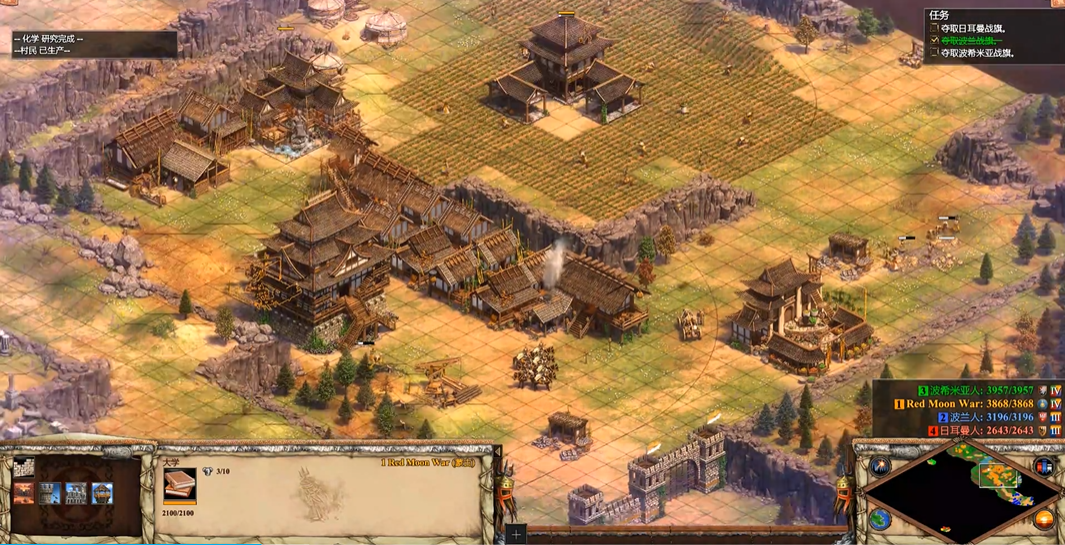Image resolution: width=1065 pixels, height=545 pixels.
Task: Open the 夺取日耳曼战旗 objective entry
Action: tap(979, 28)
